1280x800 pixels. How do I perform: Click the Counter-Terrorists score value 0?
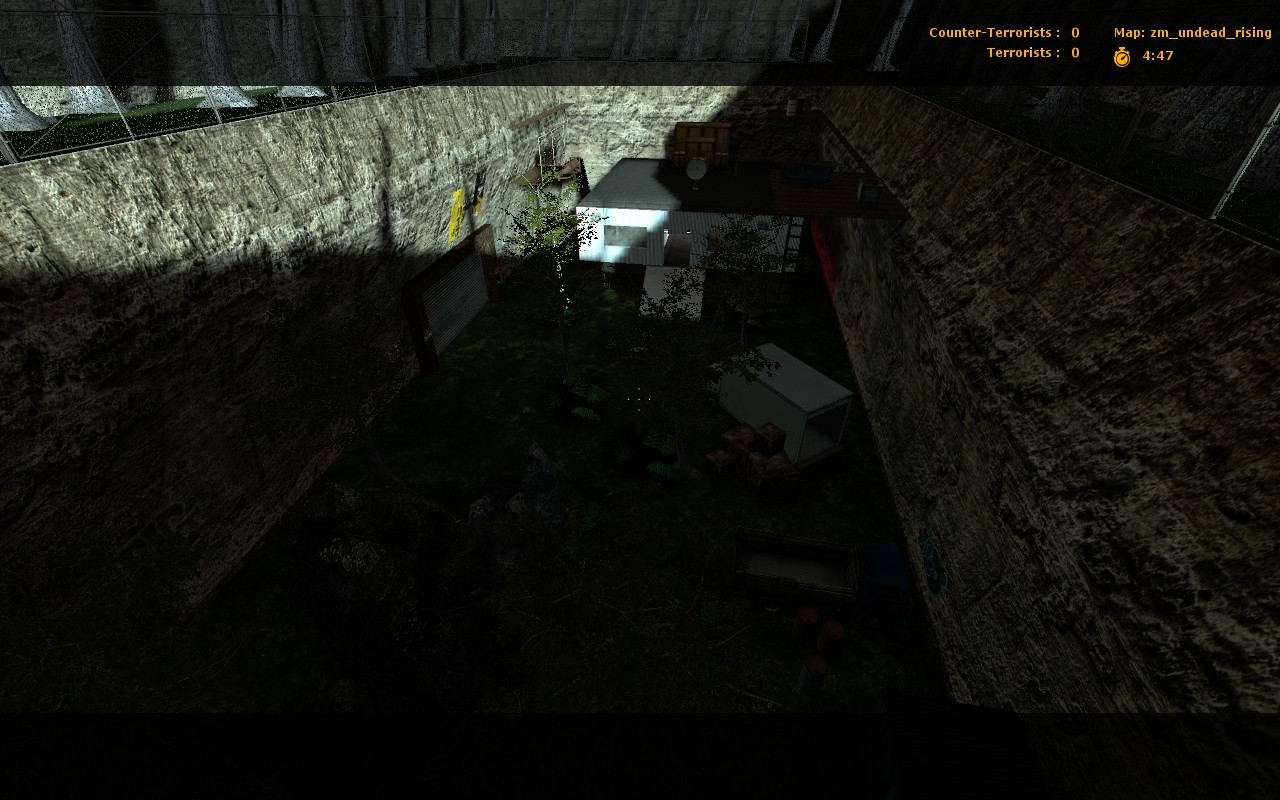[1073, 32]
